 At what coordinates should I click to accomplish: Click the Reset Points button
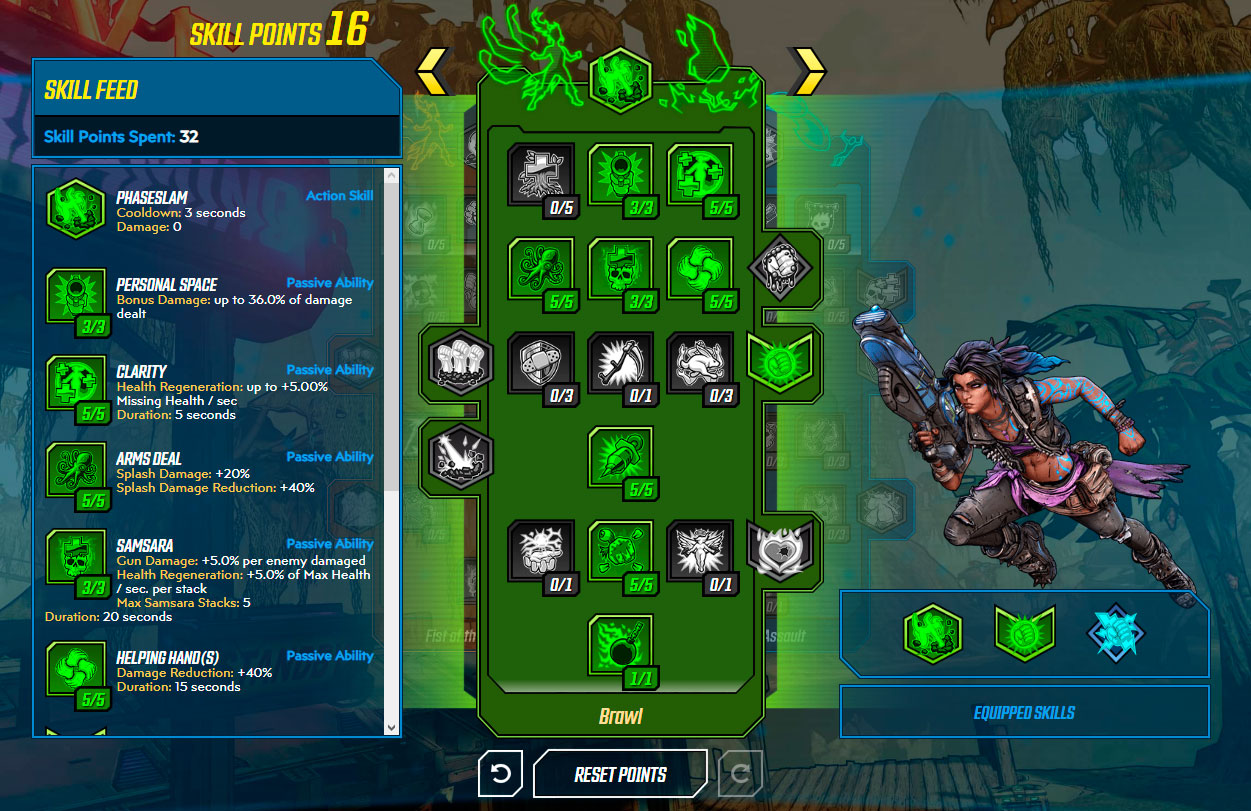click(x=620, y=774)
